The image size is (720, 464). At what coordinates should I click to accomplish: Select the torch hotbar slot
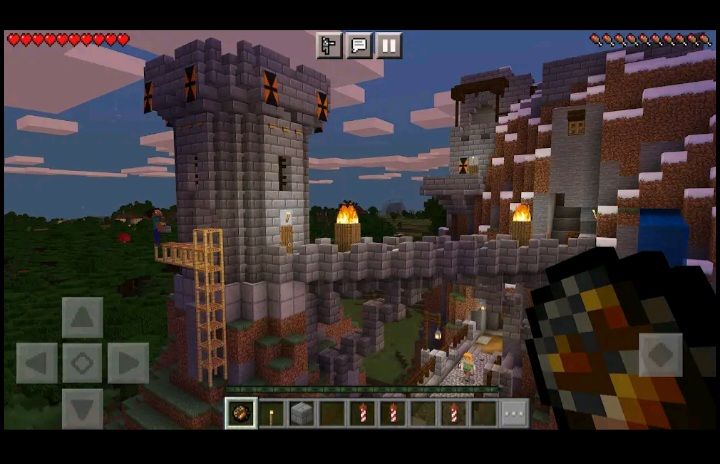(x=271, y=413)
